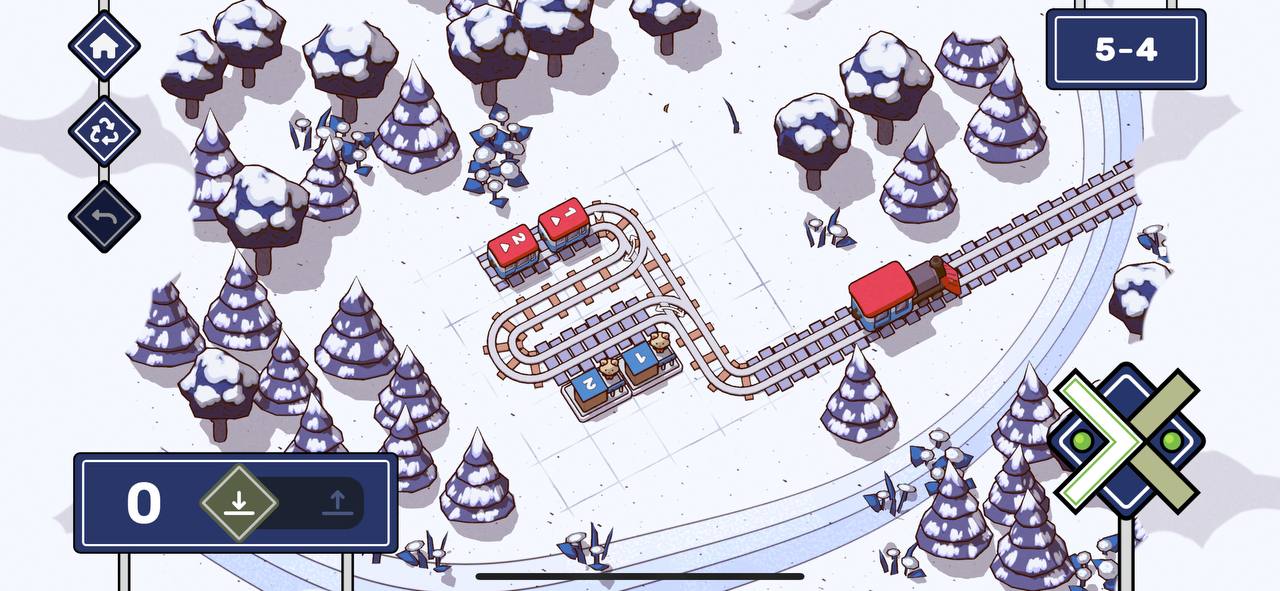Restart the level with the circular arrows button
The height and width of the screenshot is (591, 1280).
coord(104,131)
